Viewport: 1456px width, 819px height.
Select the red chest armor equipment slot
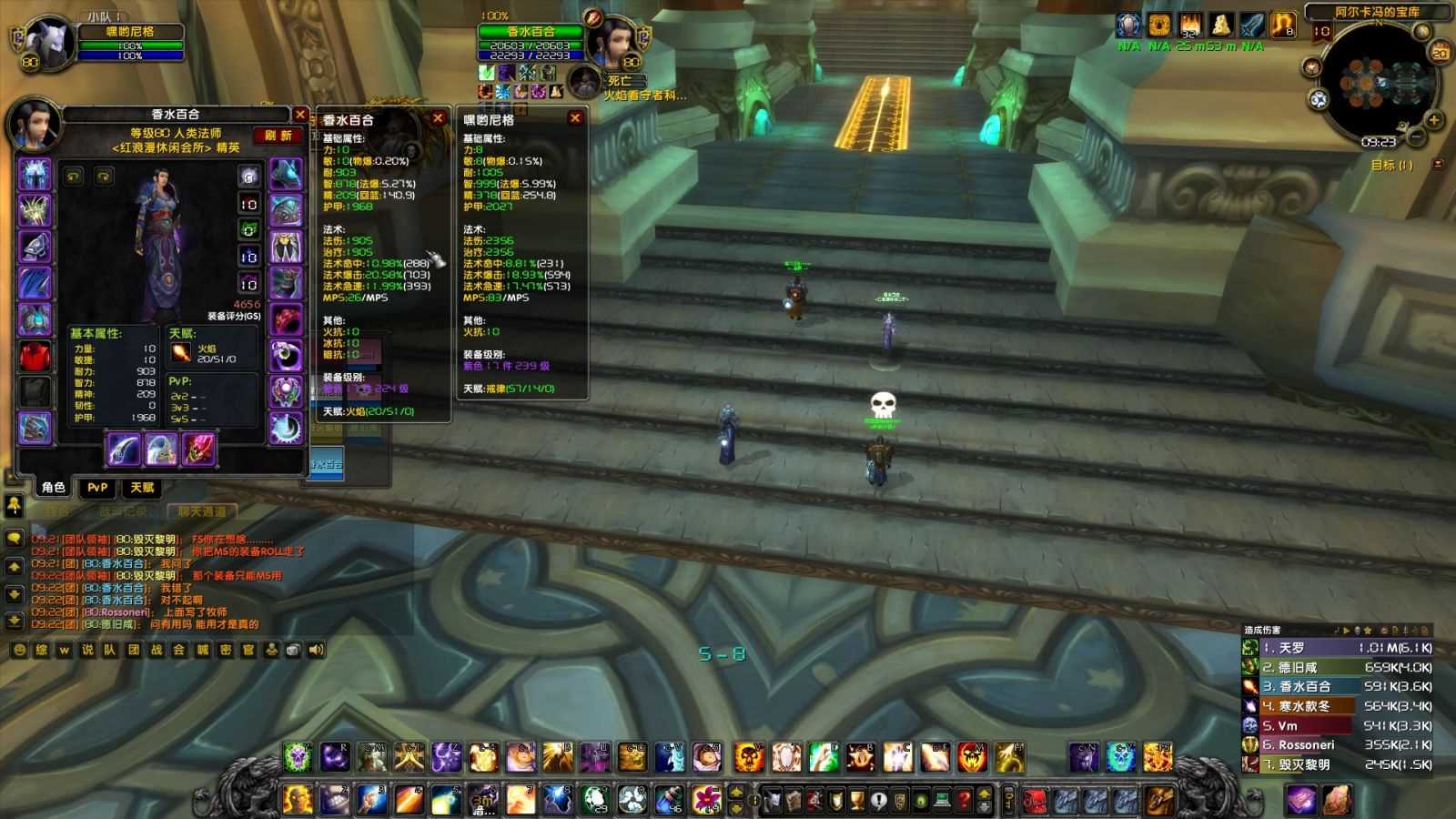[35, 355]
